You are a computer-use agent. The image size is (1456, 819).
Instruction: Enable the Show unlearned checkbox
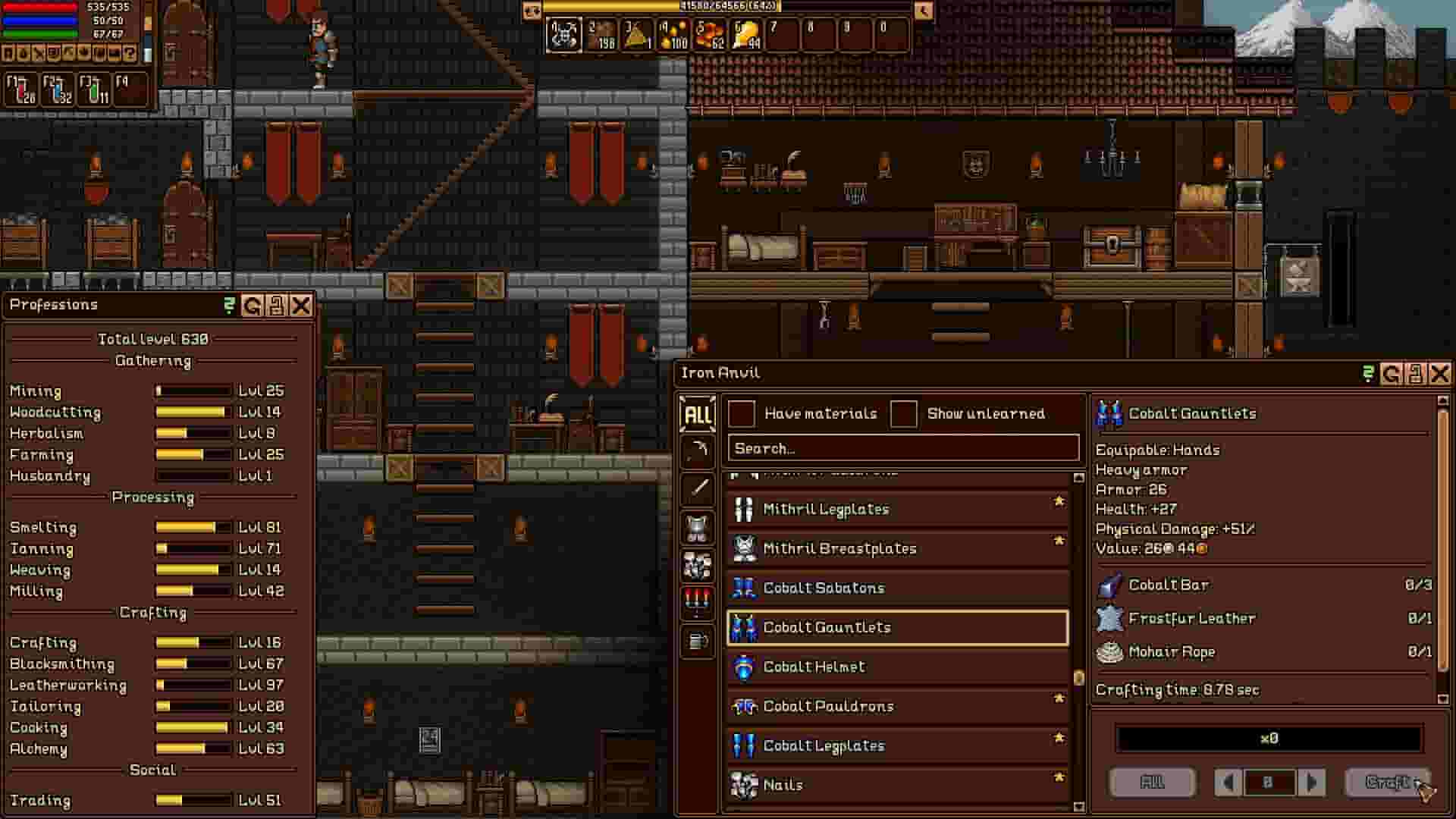click(x=905, y=413)
